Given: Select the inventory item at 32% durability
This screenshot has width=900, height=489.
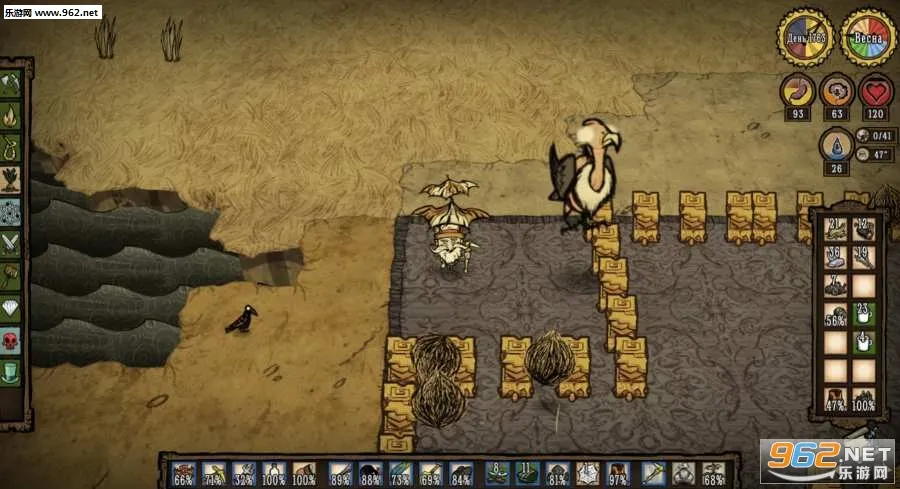Looking at the screenshot, I should [x=244, y=472].
